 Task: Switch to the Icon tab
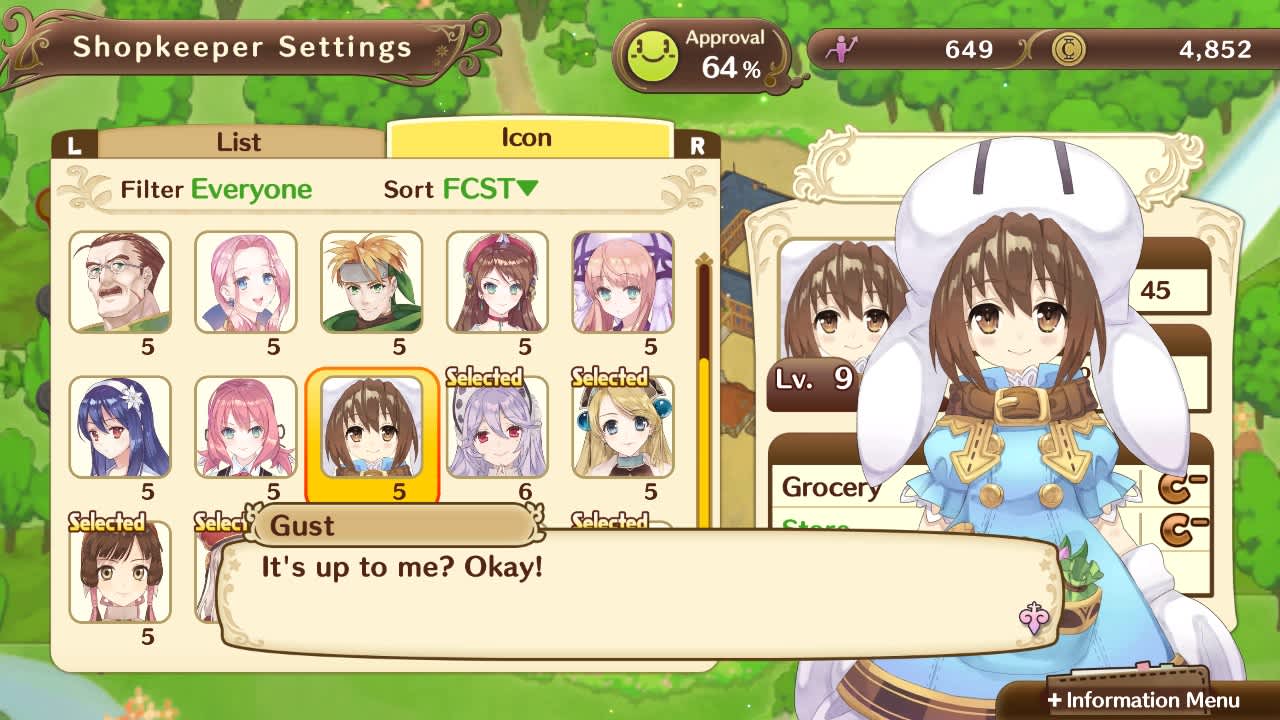coord(528,137)
